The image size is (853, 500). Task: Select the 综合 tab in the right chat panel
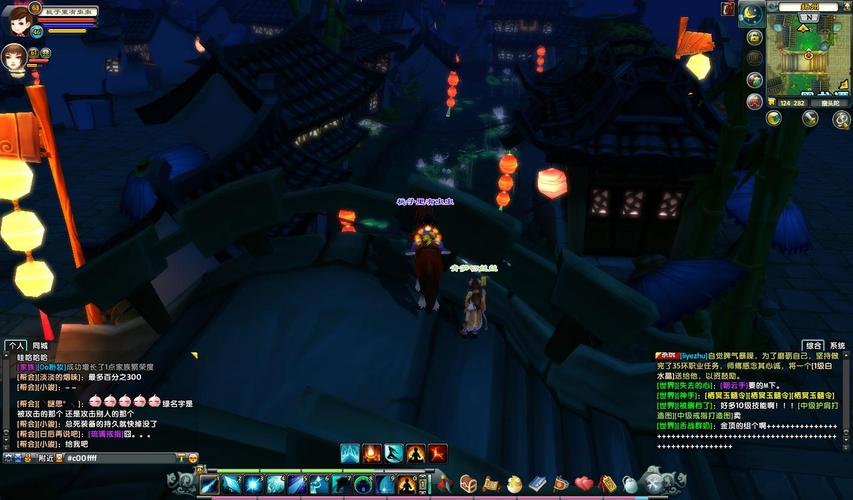coord(814,345)
